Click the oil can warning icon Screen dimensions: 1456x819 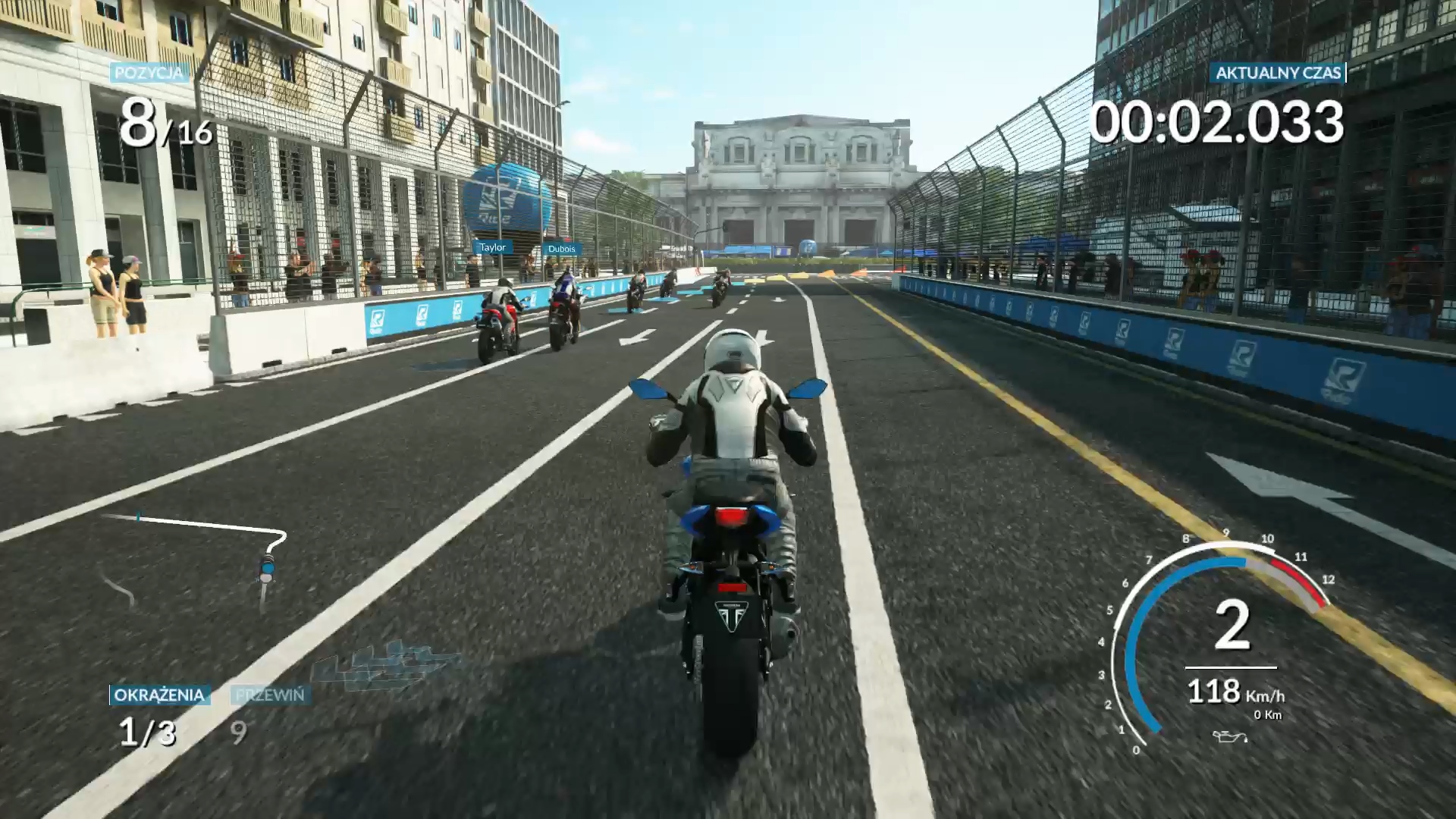1229,736
